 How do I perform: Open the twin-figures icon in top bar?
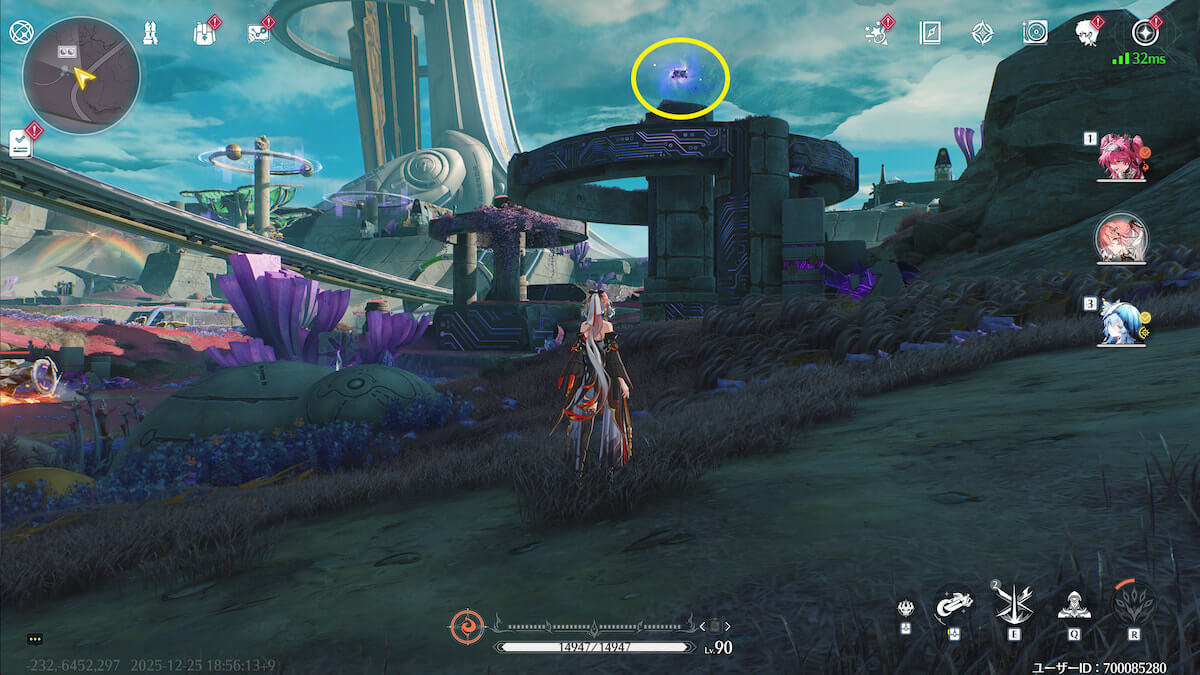pyautogui.click(x=148, y=33)
